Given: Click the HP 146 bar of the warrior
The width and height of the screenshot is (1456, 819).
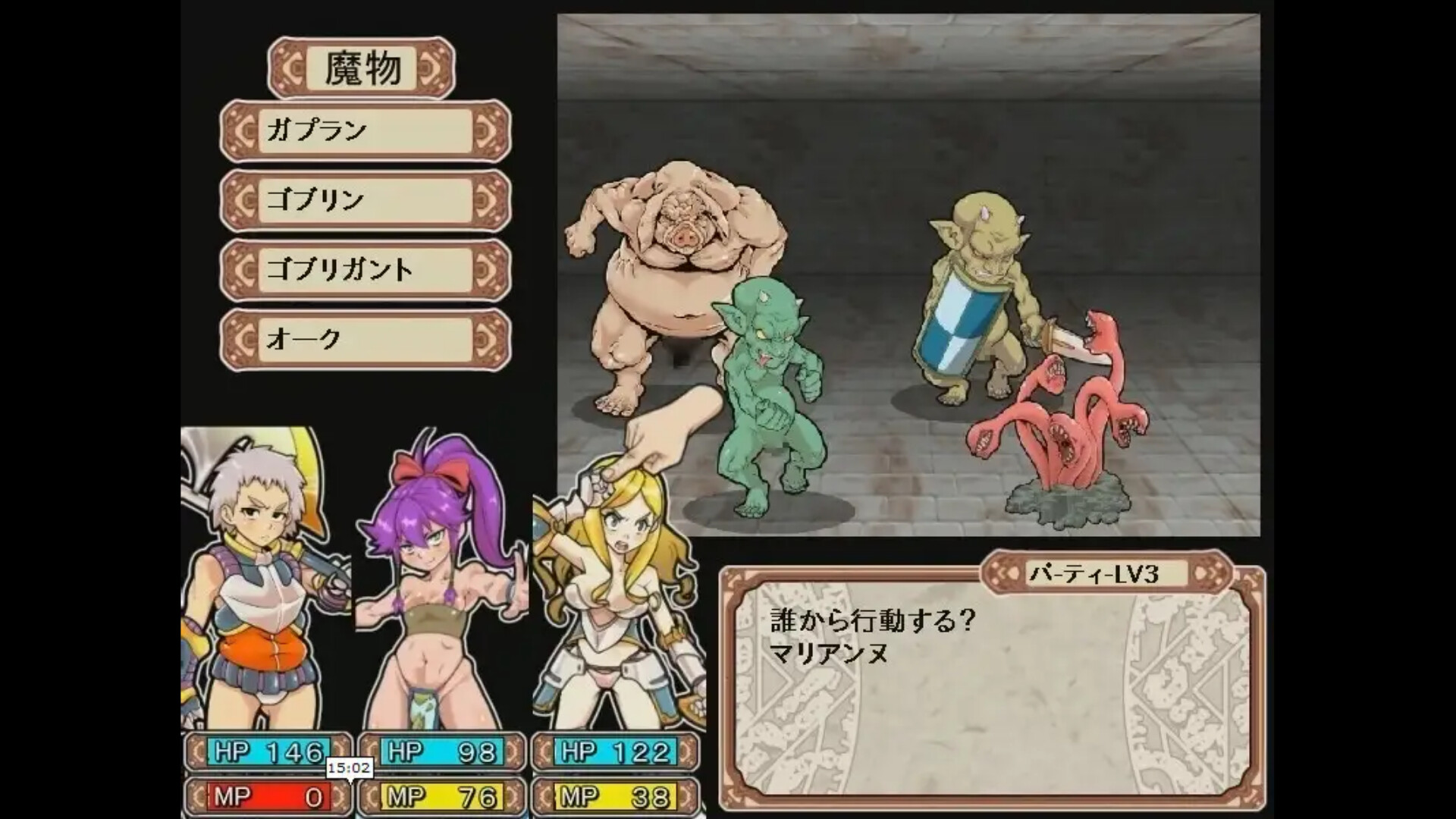Looking at the screenshot, I should [269, 753].
